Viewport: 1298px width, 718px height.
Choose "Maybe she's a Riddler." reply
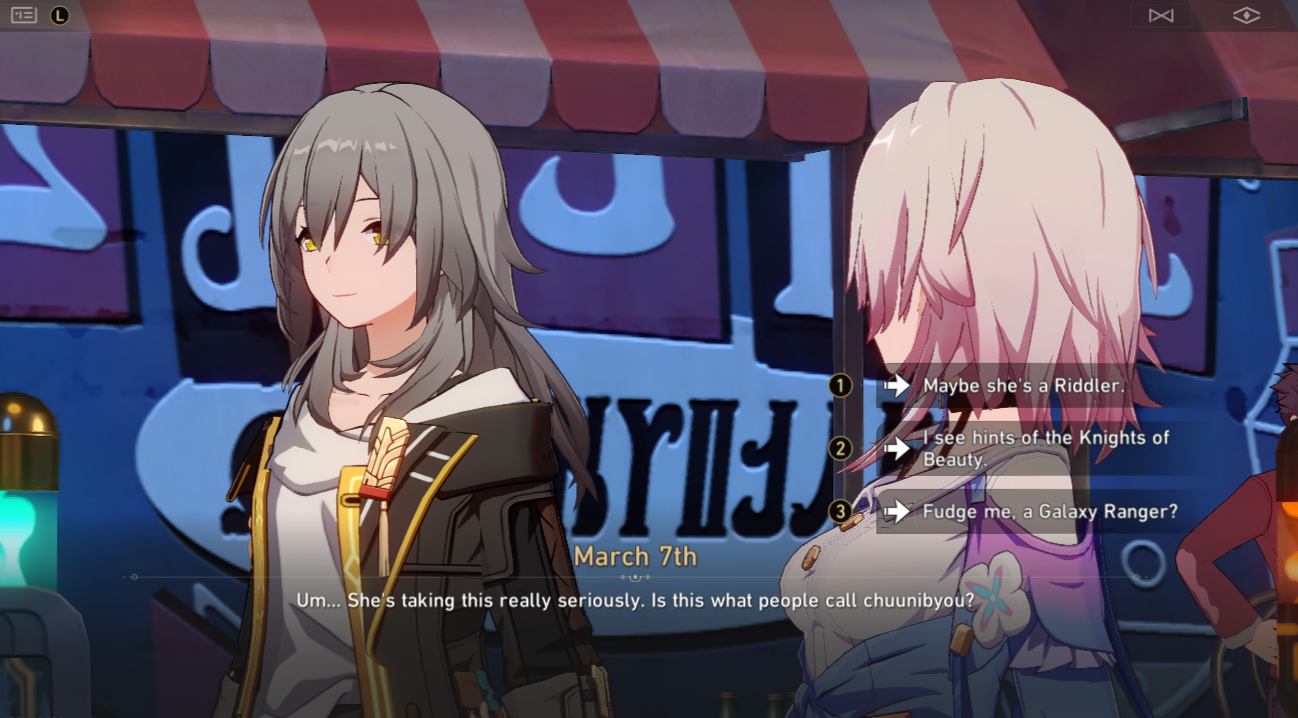click(x=1010, y=385)
